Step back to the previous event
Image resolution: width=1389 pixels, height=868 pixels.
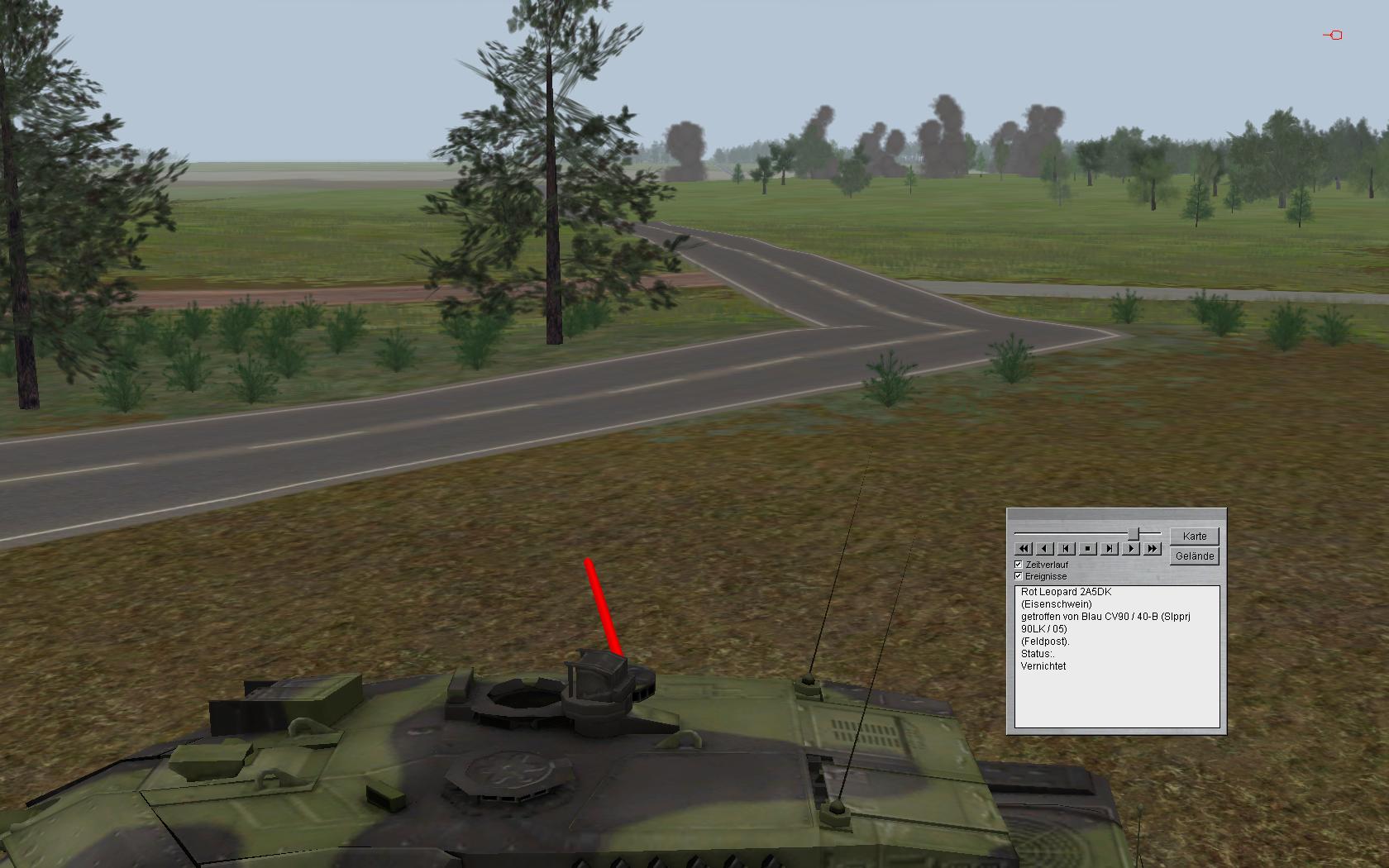(x=1067, y=548)
